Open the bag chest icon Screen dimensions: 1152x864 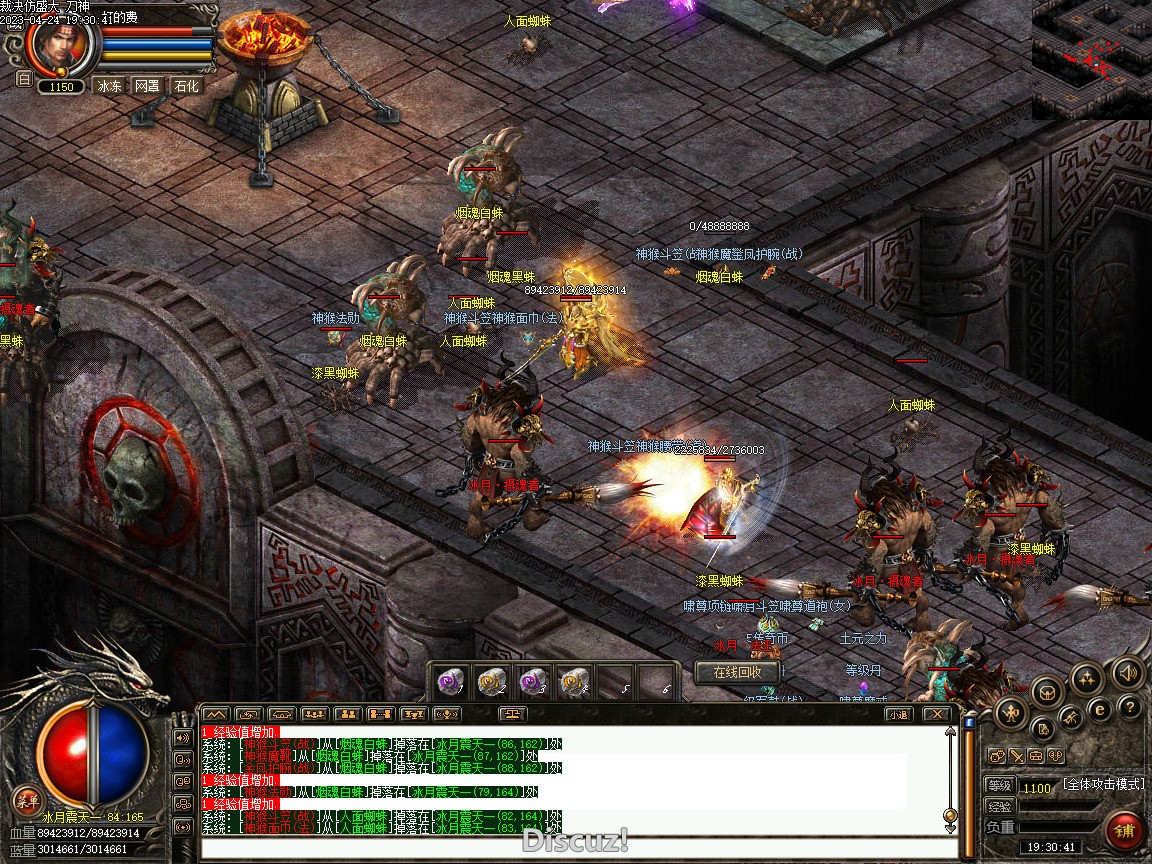(1046, 691)
